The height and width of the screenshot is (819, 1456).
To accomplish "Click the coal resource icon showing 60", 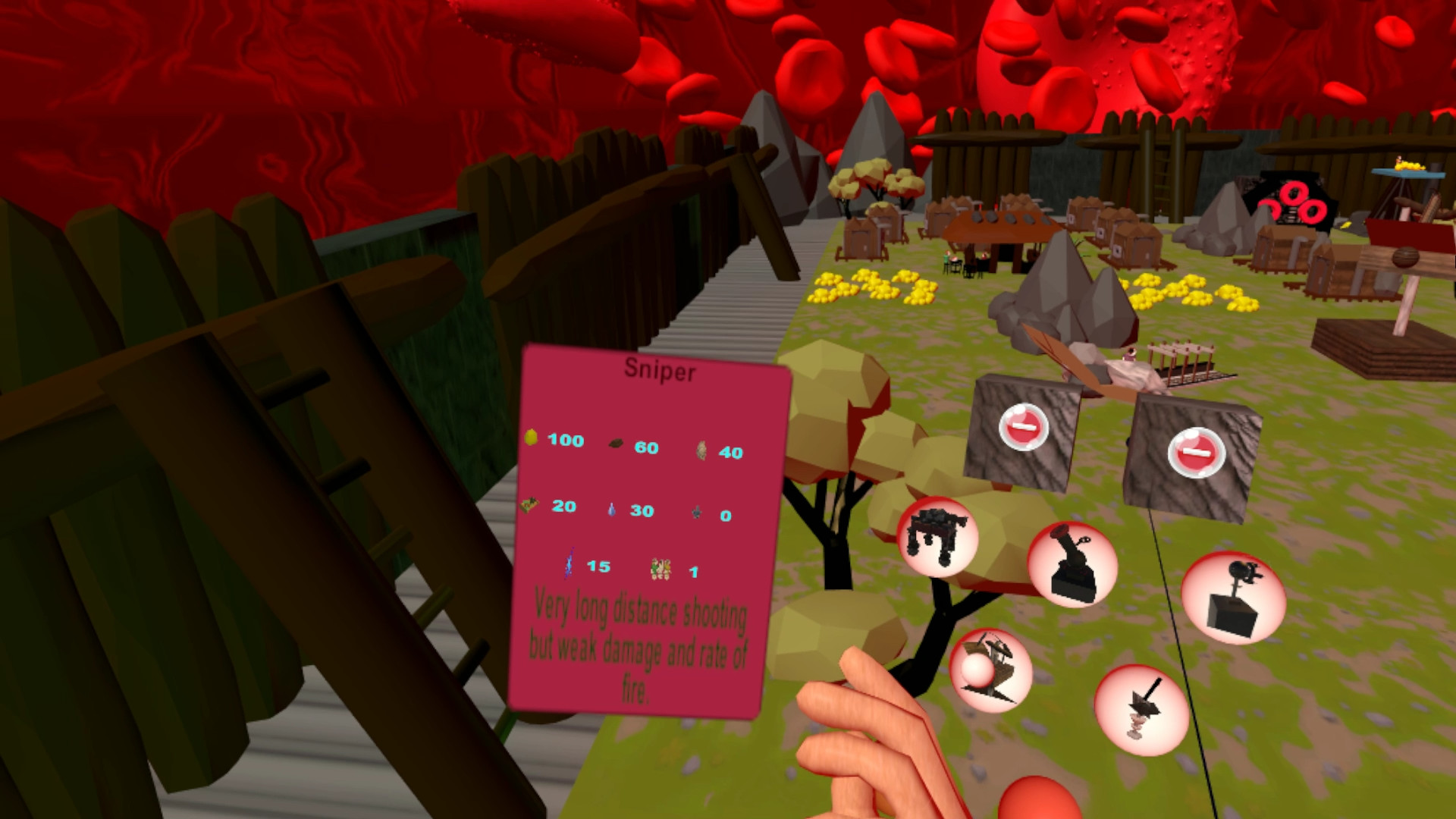I will 616,444.
